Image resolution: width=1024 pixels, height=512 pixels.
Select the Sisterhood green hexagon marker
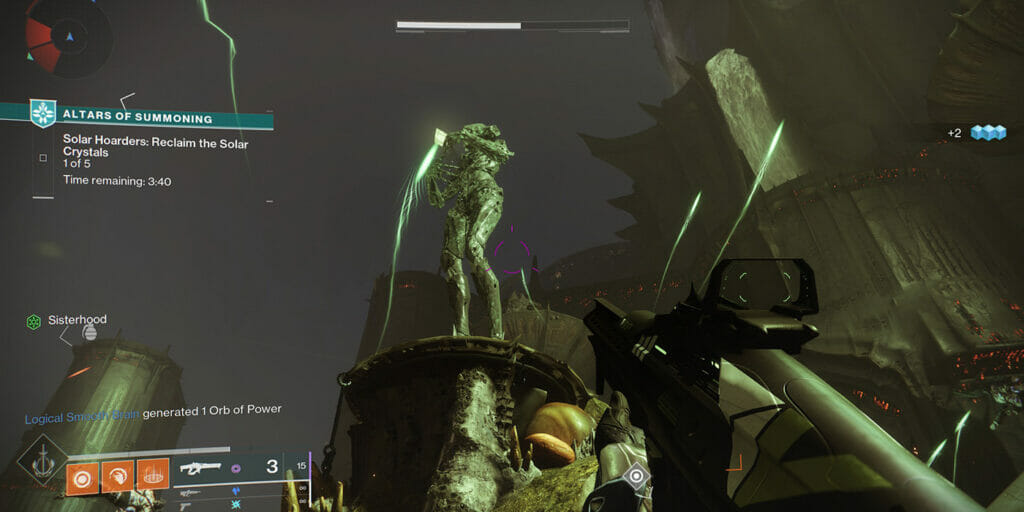pos(34,321)
